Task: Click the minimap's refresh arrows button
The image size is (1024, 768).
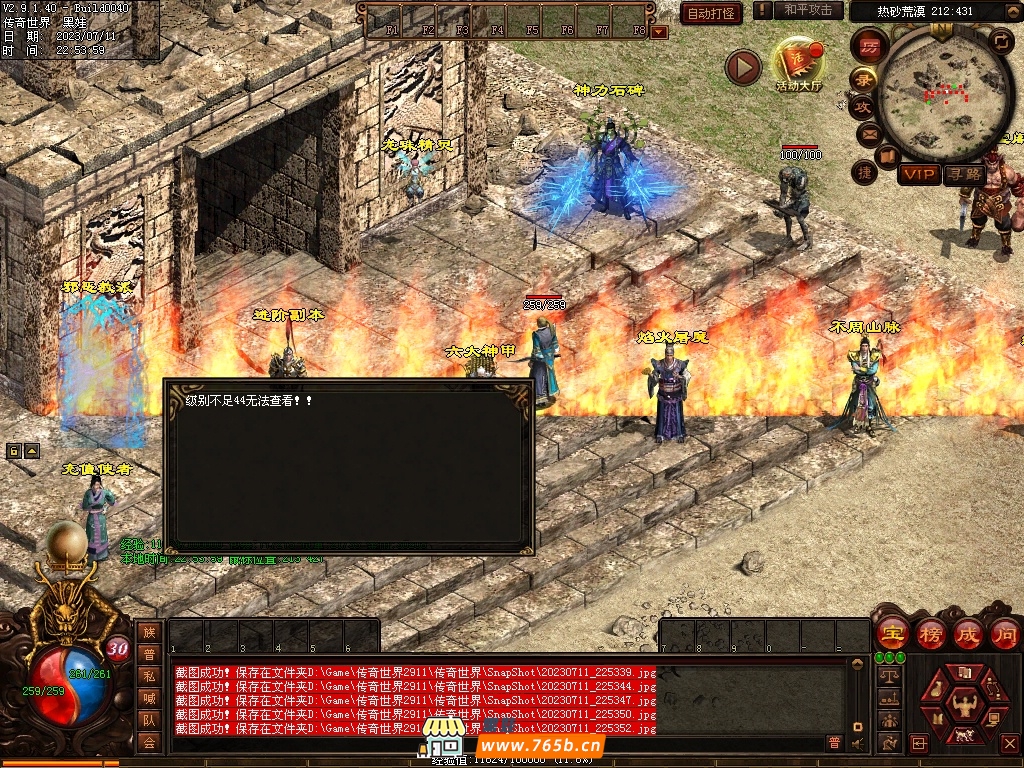Action: (1001, 41)
